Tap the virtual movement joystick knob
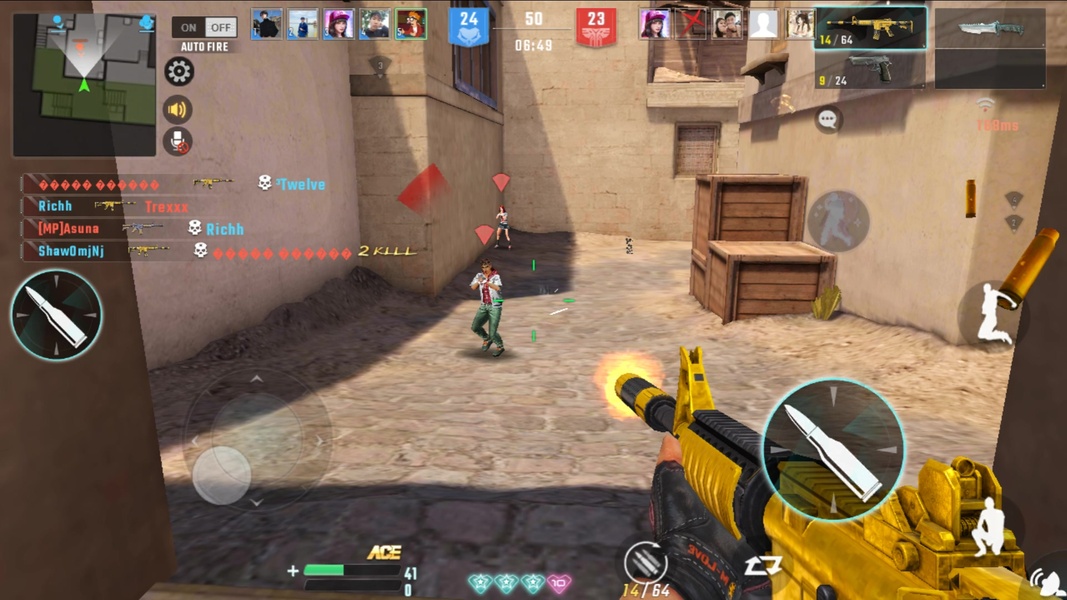Viewport: 1067px width, 600px height. click(222, 474)
